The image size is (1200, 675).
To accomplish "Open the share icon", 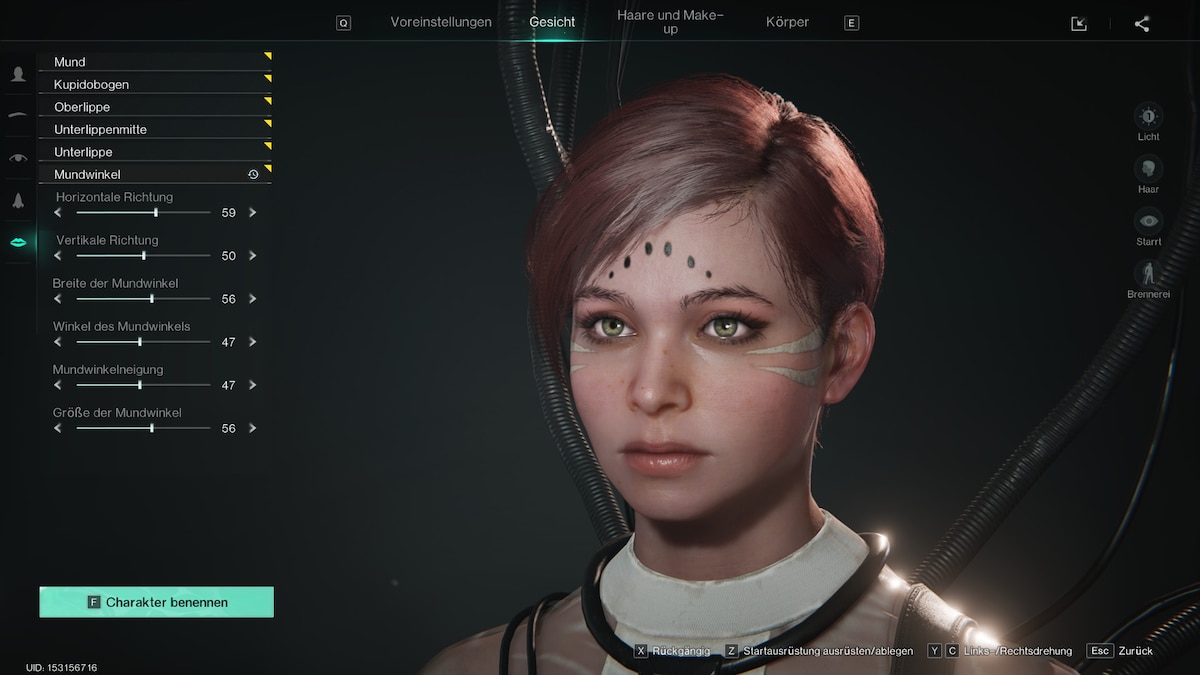I will pyautogui.click(x=1142, y=24).
